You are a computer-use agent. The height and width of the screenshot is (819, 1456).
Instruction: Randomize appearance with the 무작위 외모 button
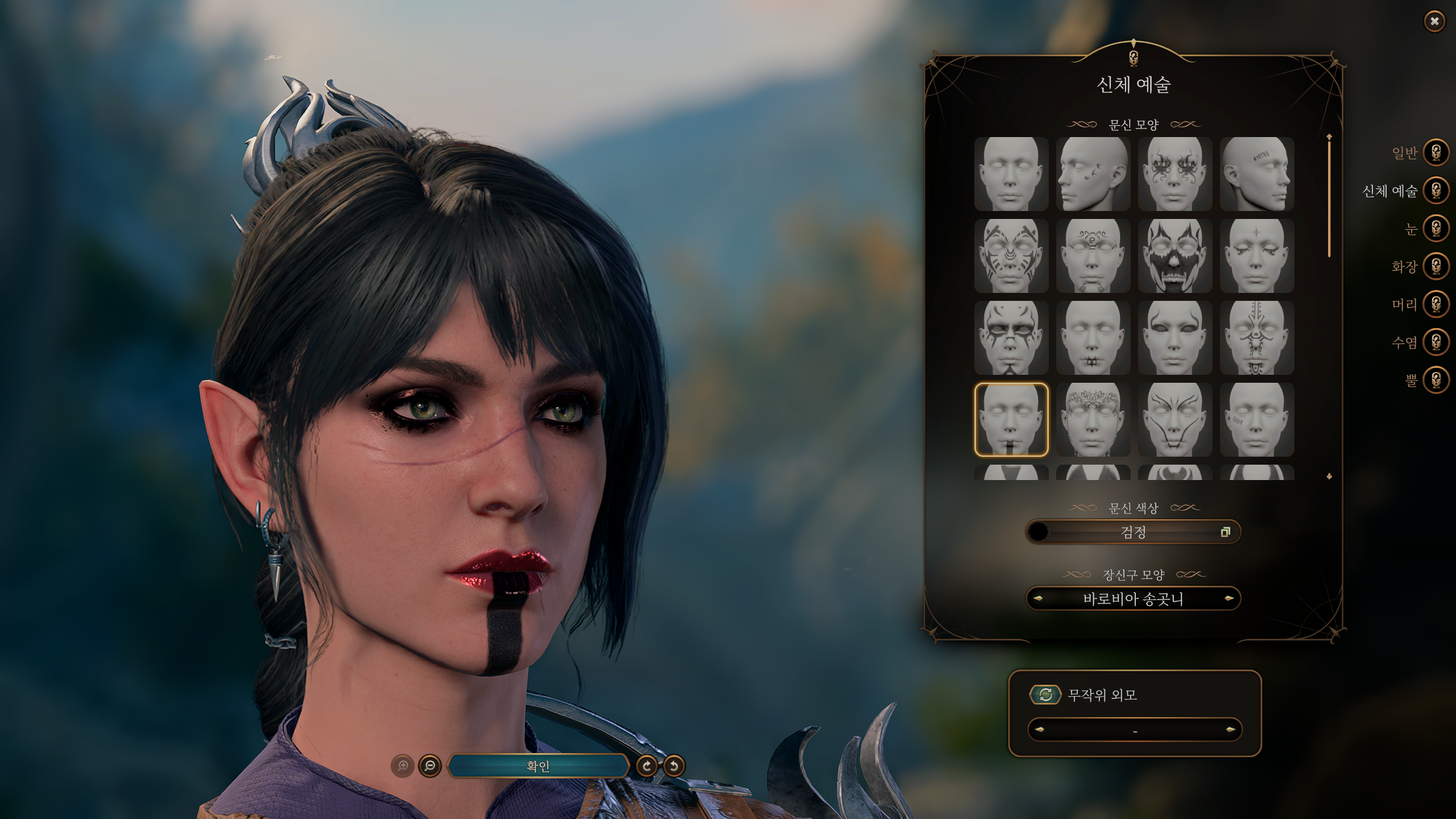coord(1045,694)
